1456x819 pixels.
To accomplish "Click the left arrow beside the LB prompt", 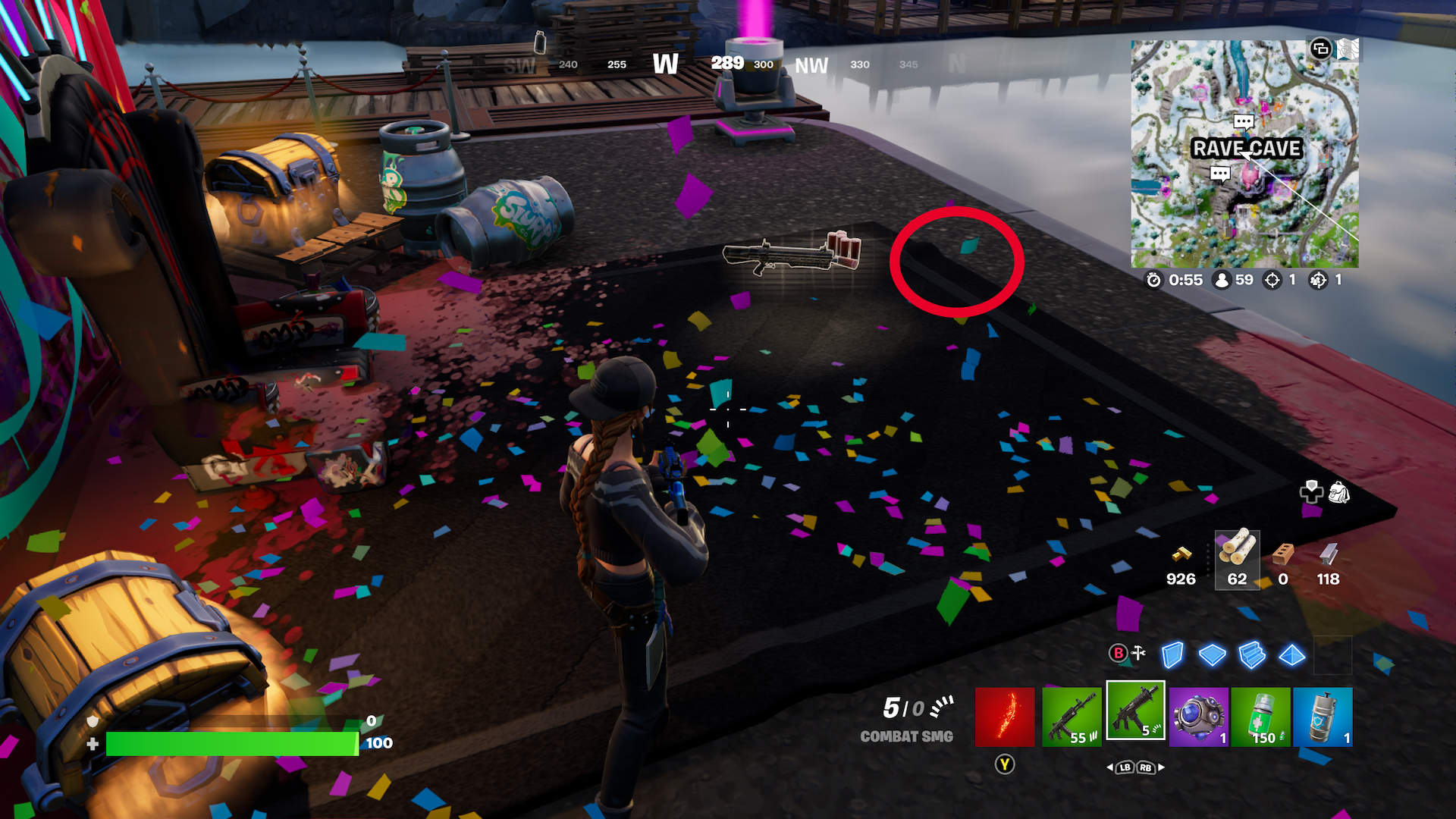I will click(1110, 768).
